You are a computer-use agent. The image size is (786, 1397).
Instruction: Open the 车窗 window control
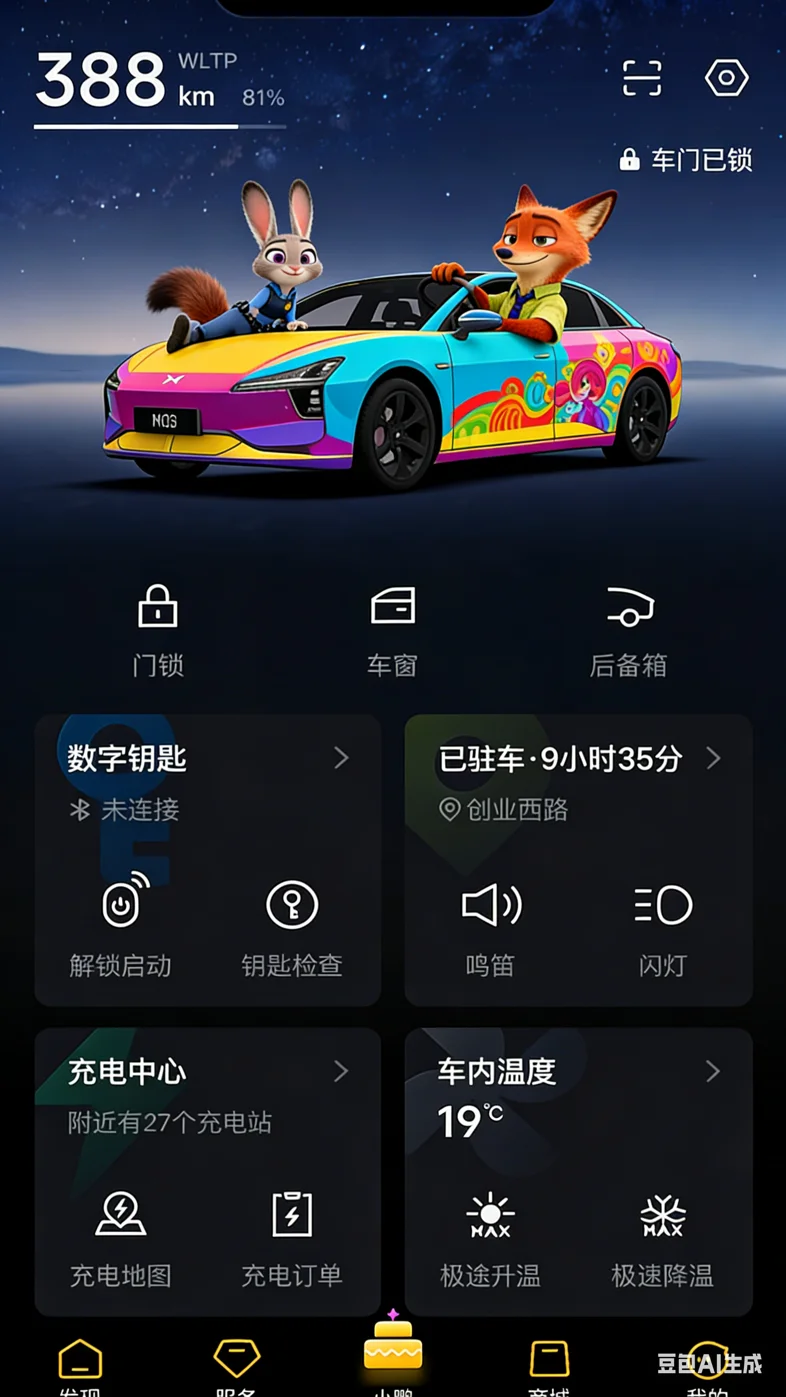pyautogui.click(x=392, y=630)
